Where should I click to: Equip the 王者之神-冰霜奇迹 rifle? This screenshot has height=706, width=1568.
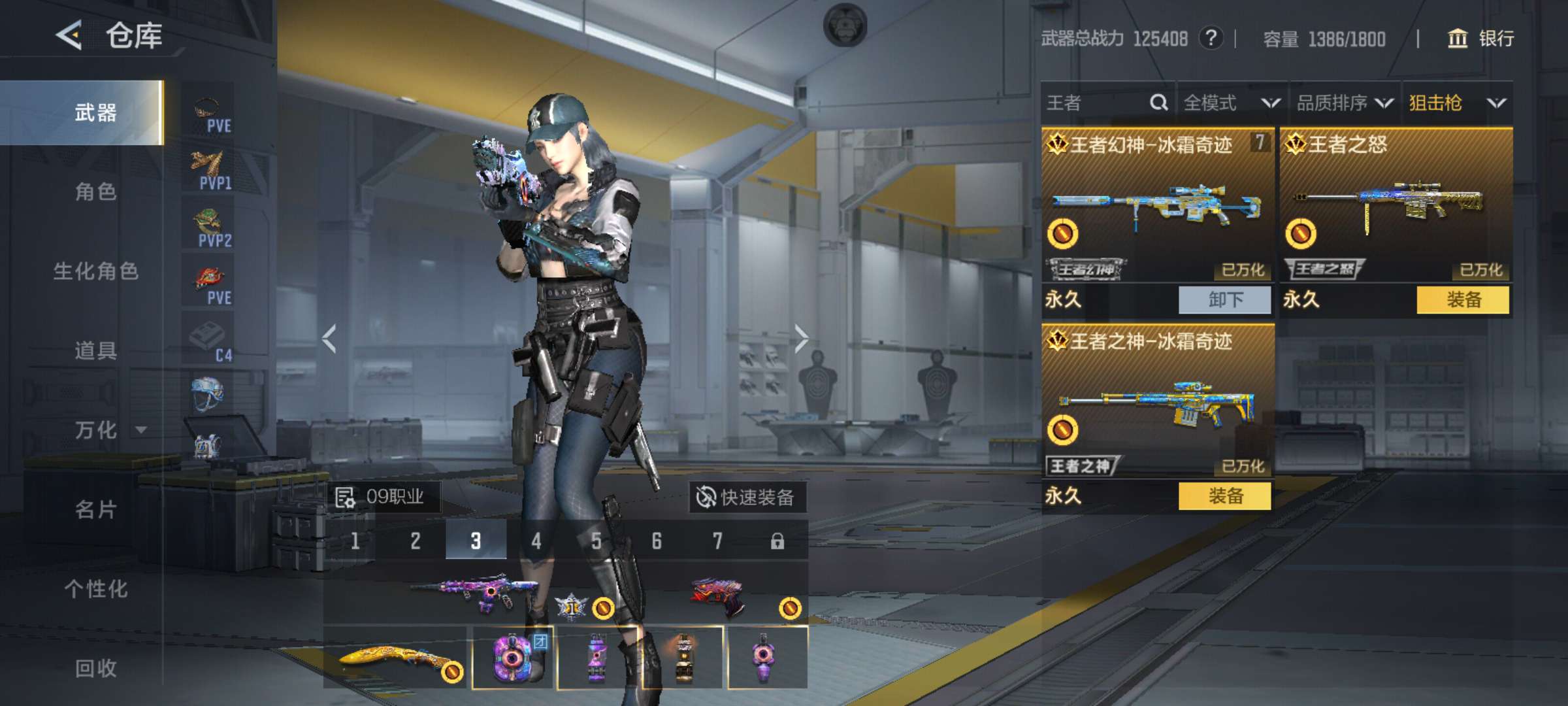coord(1224,496)
